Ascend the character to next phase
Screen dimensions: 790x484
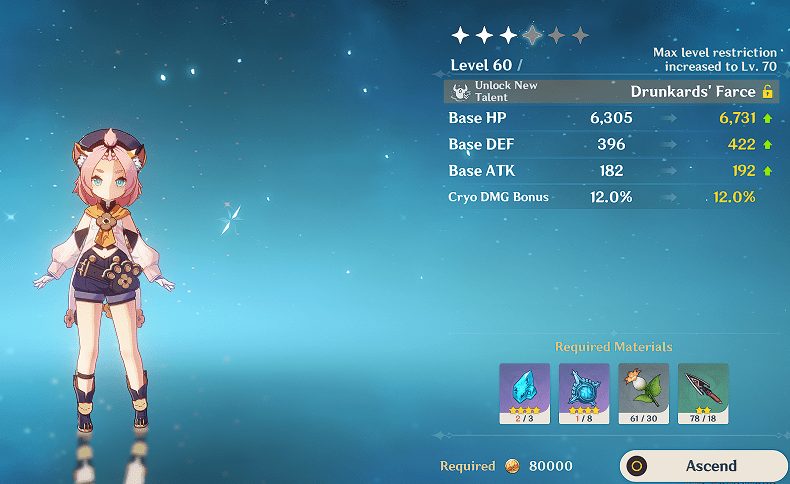coord(704,466)
